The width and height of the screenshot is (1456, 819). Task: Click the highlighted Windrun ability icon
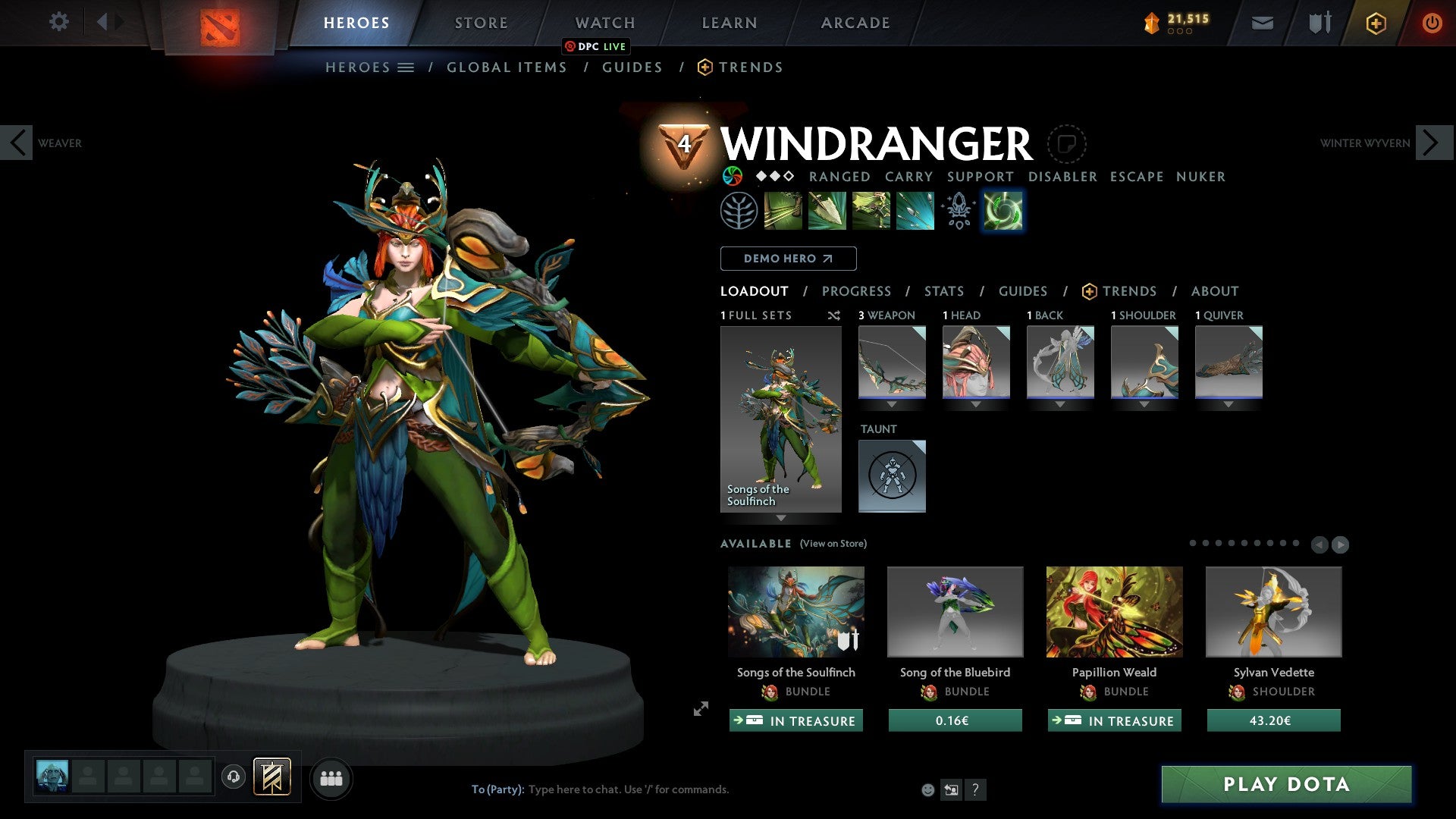coord(1003,211)
